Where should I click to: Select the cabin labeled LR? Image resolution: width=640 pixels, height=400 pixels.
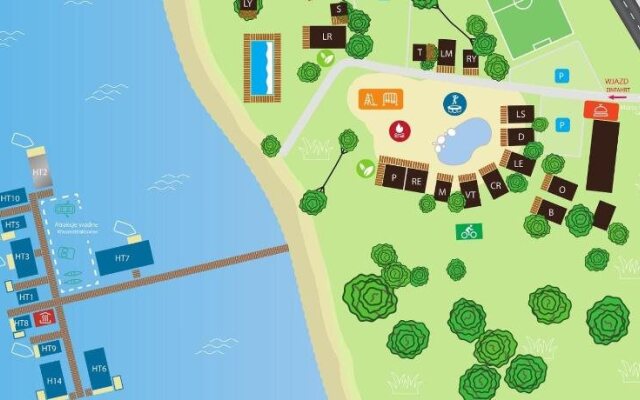click(x=326, y=37)
